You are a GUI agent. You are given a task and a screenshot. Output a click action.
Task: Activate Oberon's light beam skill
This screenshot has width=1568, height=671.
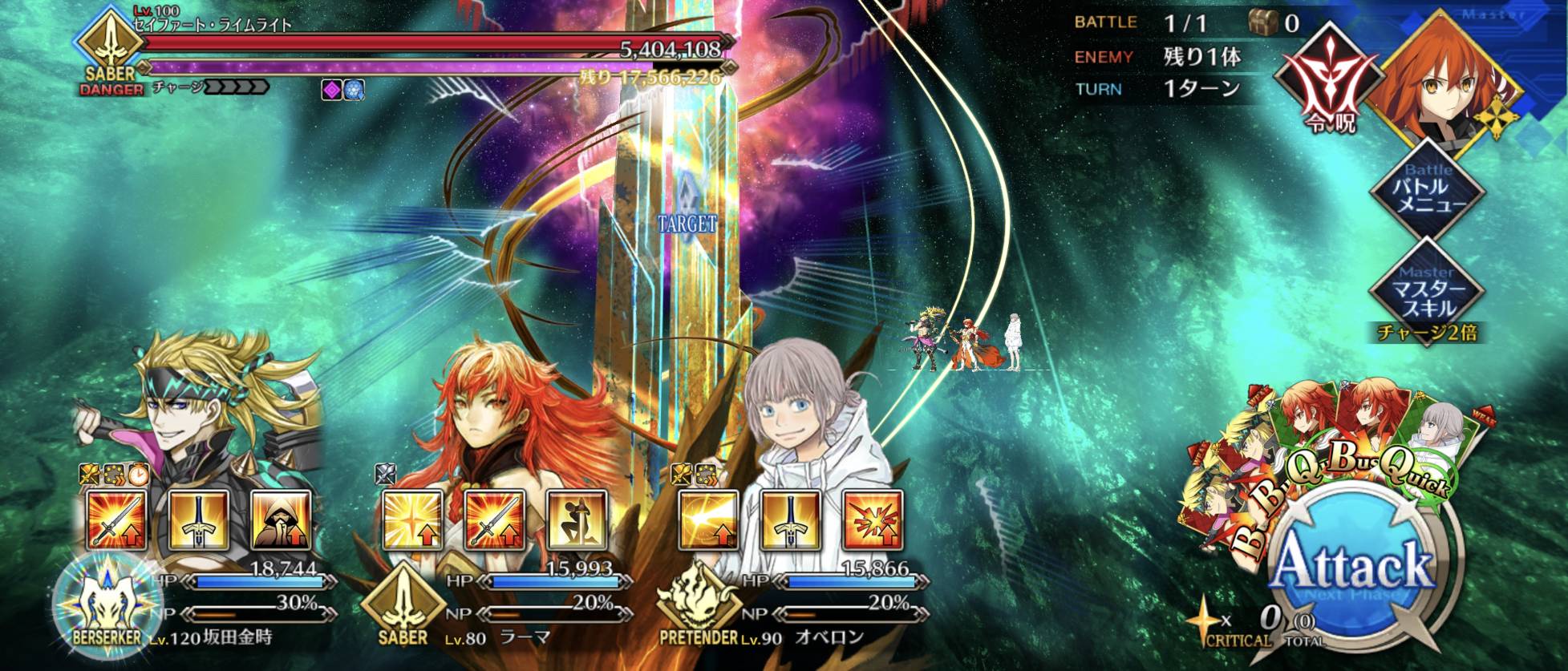coord(709,520)
